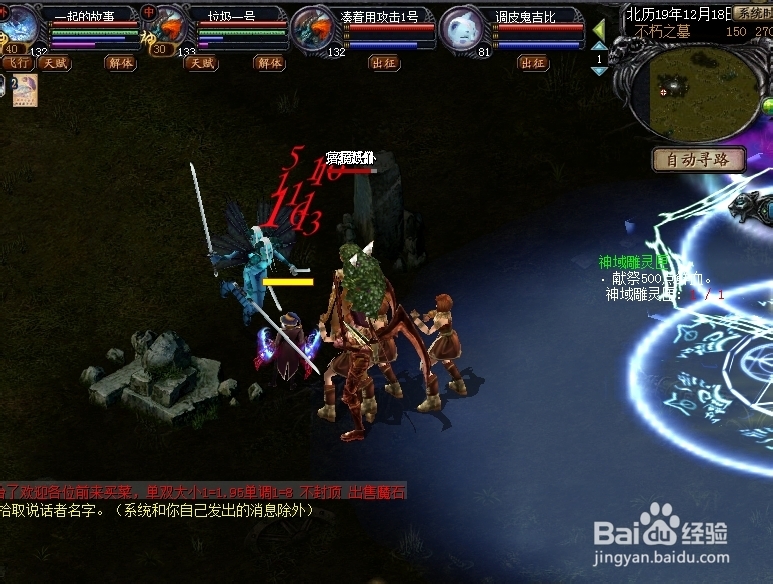Activate 自动寻路 auto-pathfinding
The height and width of the screenshot is (584, 773).
click(699, 159)
